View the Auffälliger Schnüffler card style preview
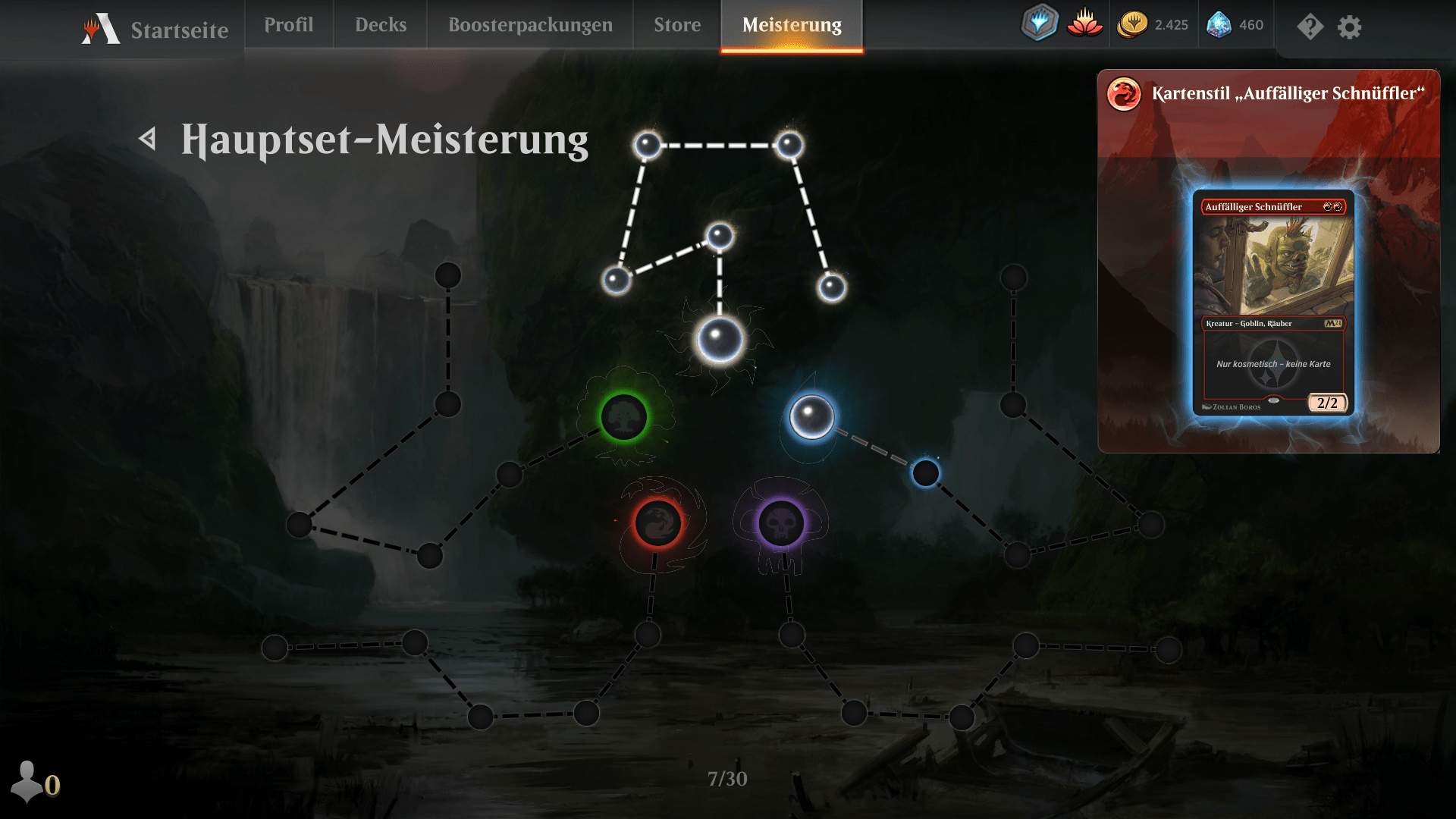This screenshot has width=1456, height=819. click(x=1272, y=303)
